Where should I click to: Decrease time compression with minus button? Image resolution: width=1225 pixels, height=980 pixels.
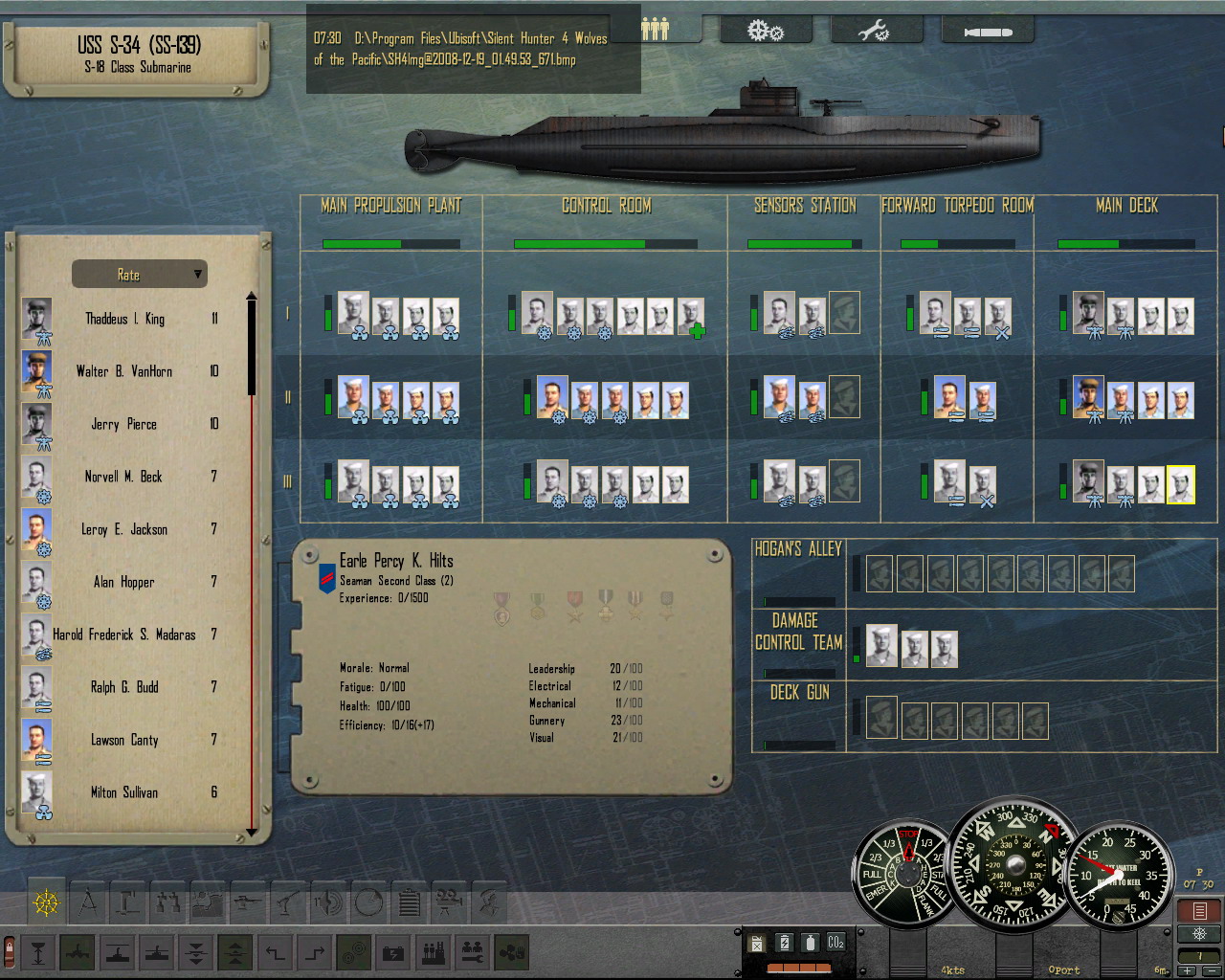coord(1211,970)
